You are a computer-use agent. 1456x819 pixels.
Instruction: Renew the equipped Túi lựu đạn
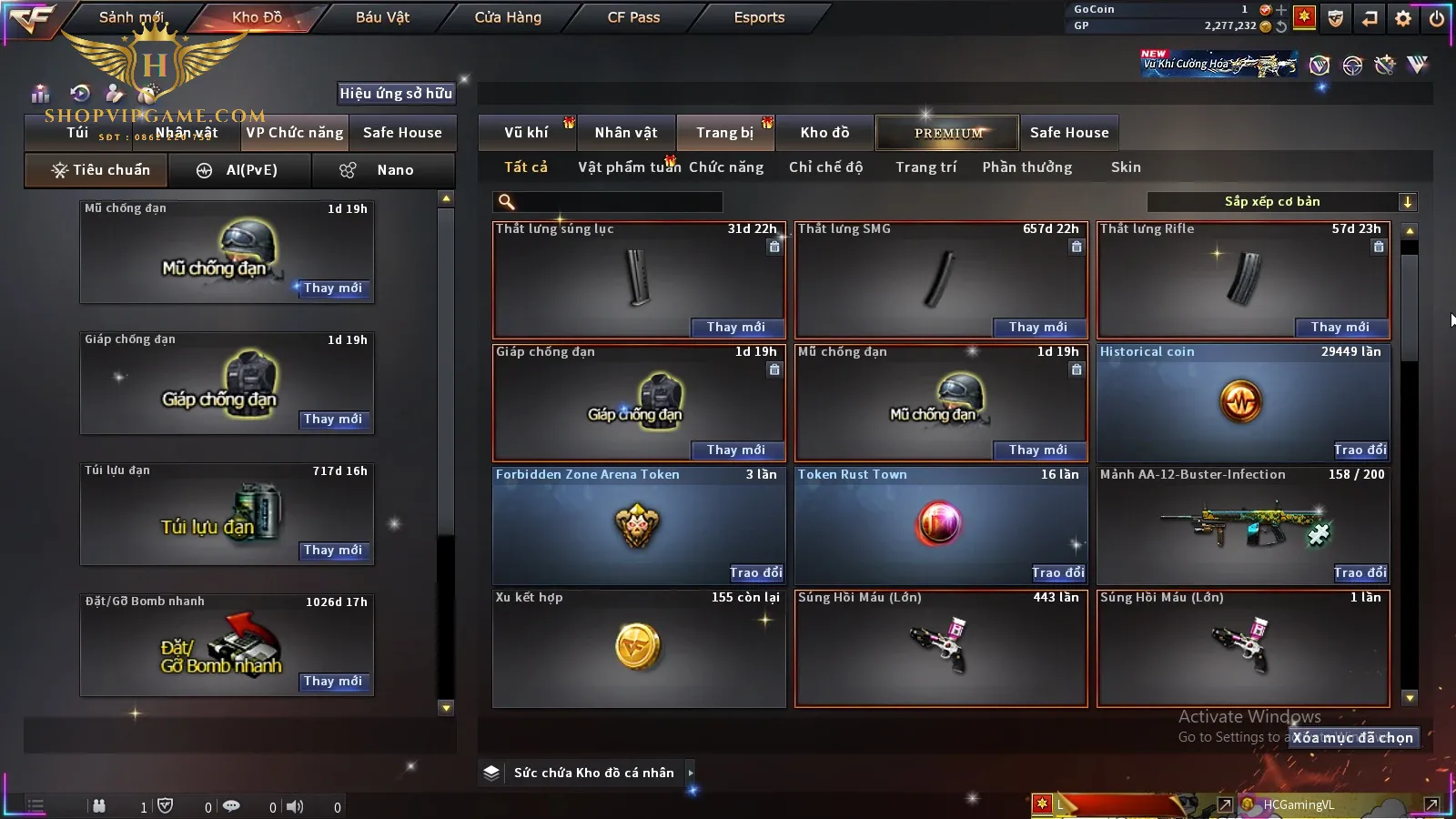[333, 551]
